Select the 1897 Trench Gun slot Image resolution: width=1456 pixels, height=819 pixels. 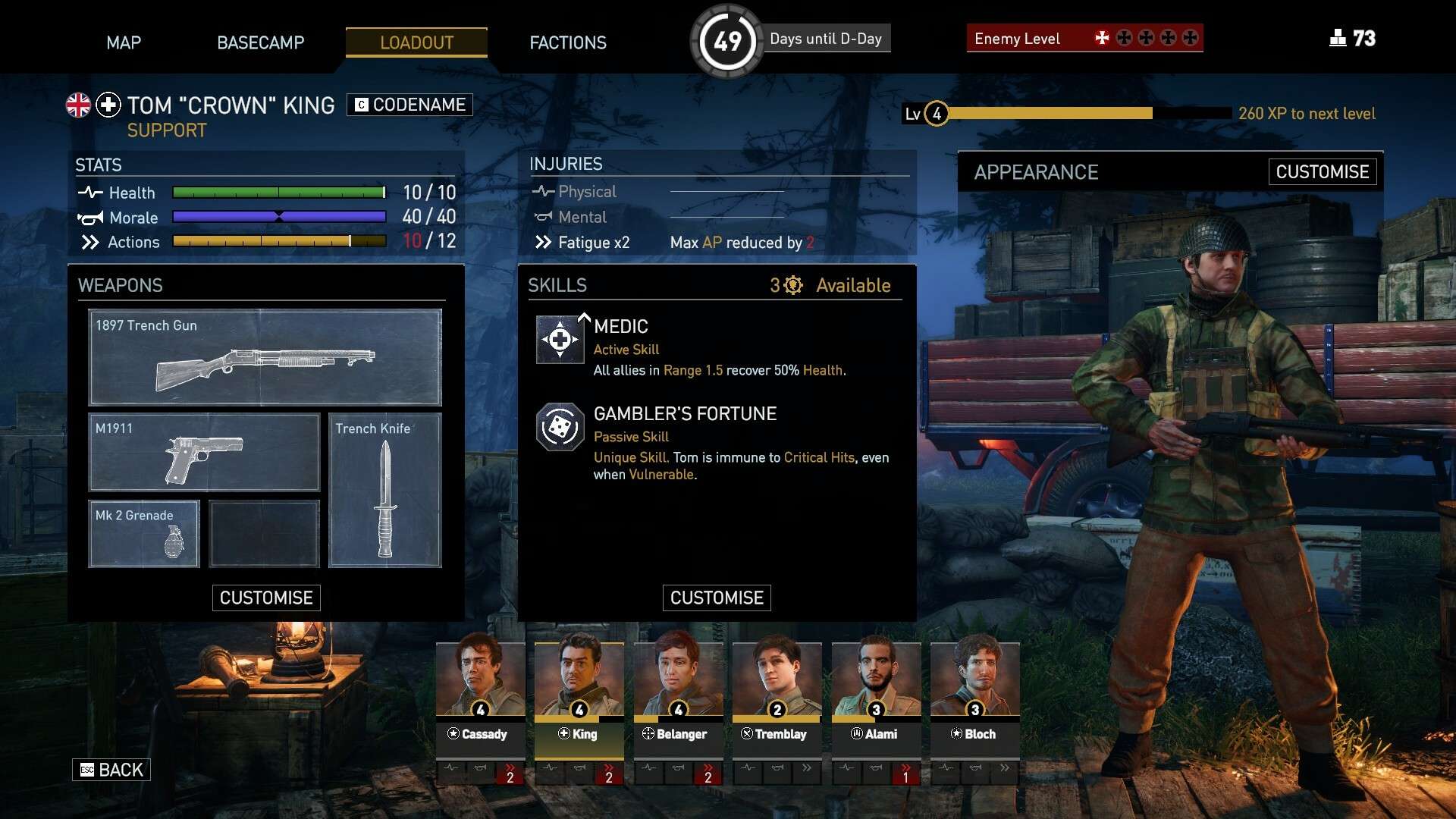click(x=265, y=357)
